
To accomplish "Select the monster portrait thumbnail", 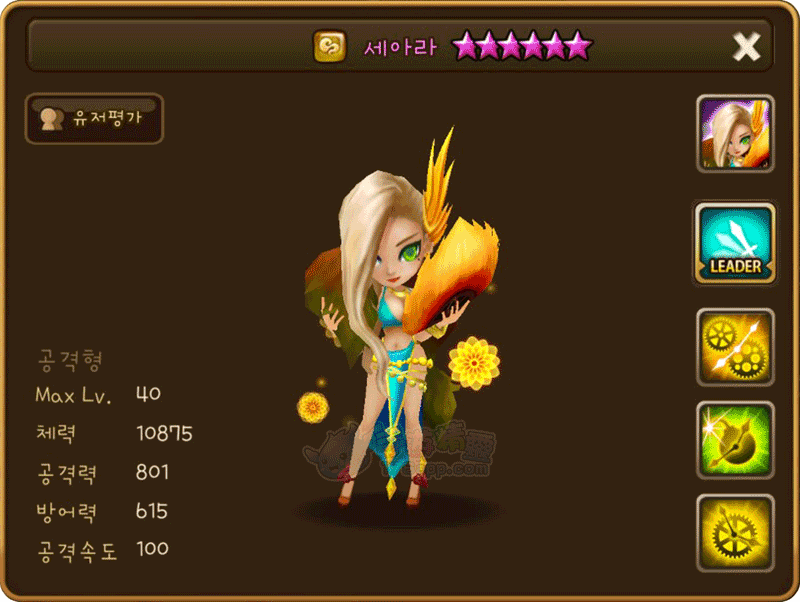I will click(735, 134).
